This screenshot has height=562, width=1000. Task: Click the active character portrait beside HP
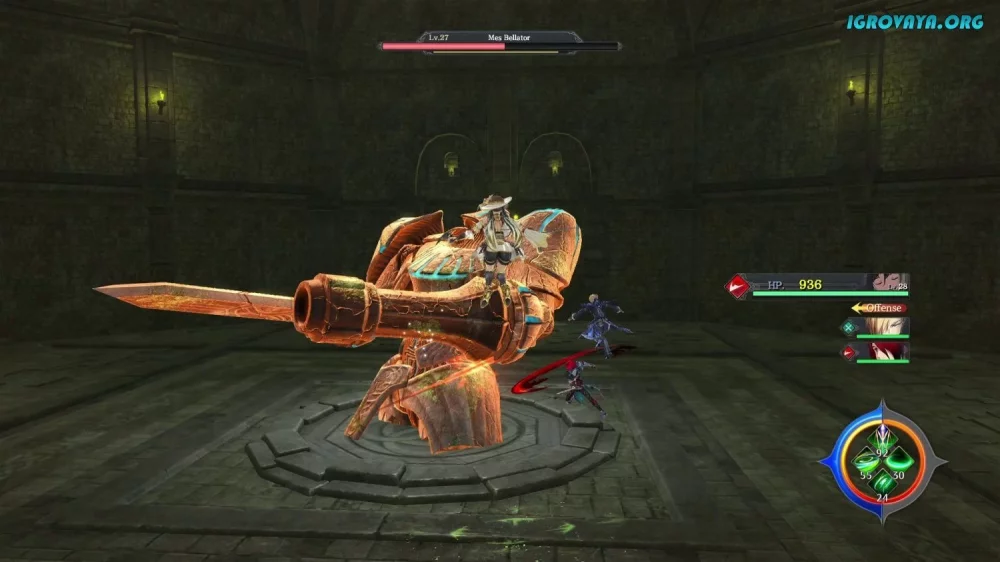pyautogui.click(x=887, y=283)
